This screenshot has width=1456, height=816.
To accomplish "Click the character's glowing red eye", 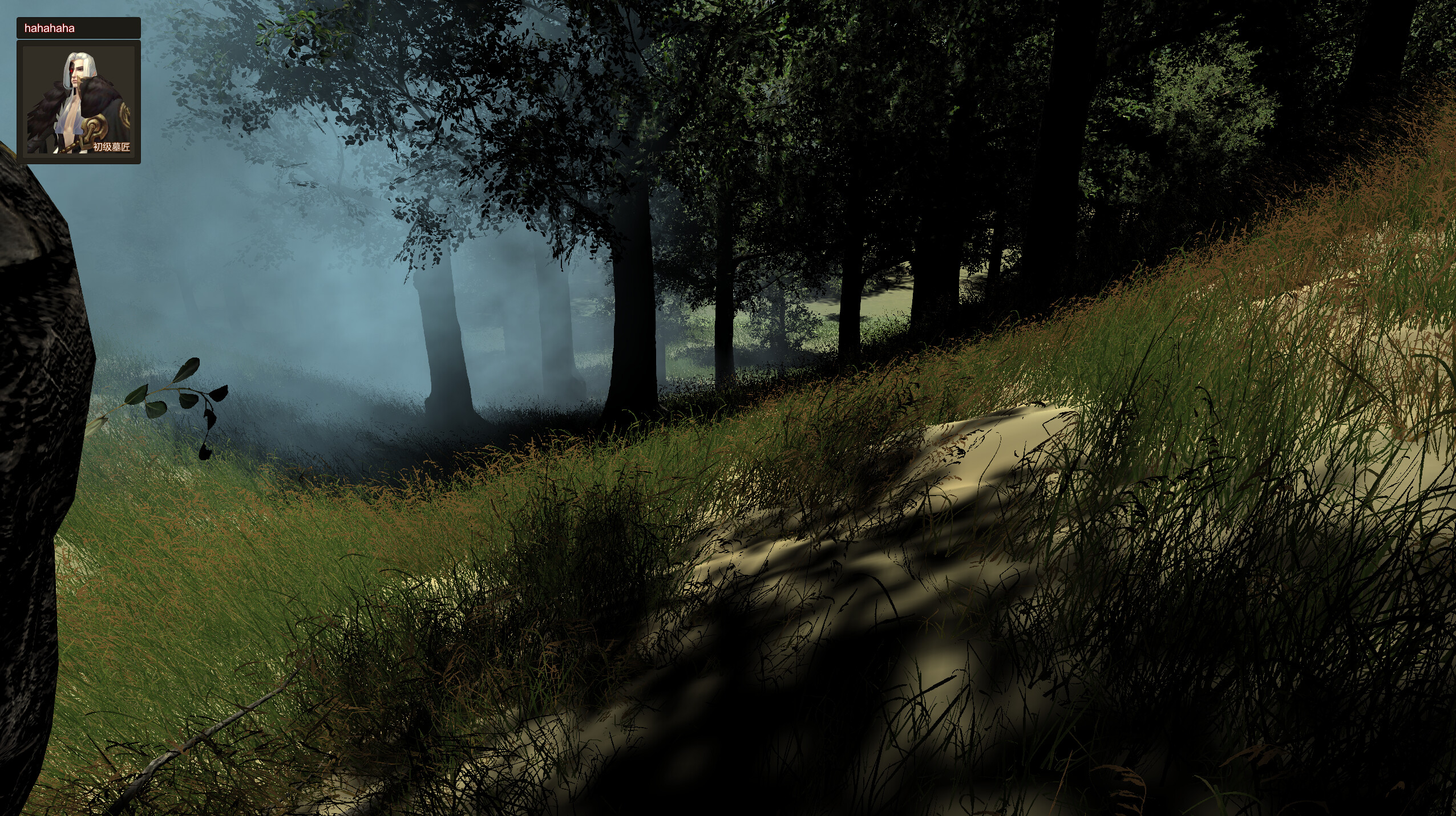I will pyautogui.click(x=71, y=70).
